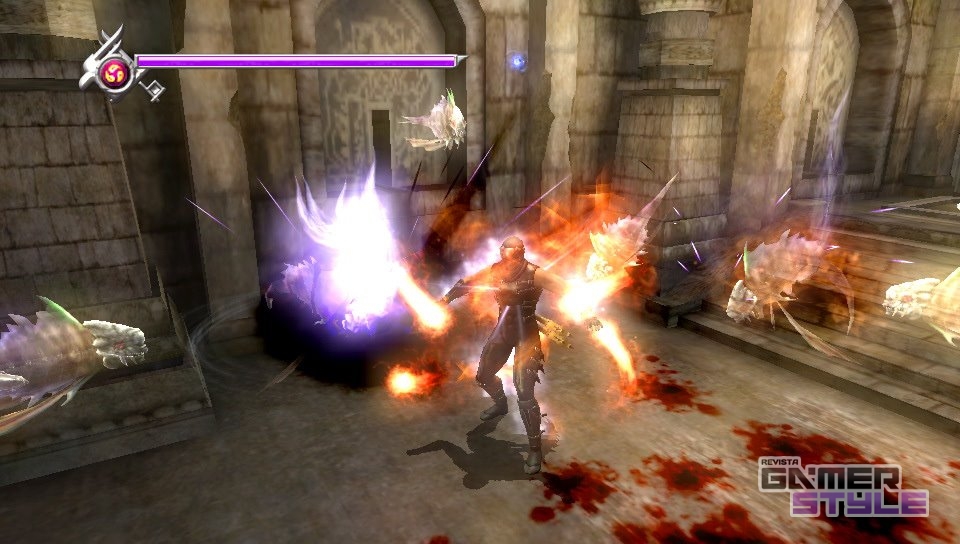Screen dimensions: 960x544
Task: Click the Revista Gamer Style watermark logo
Action: (x=843, y=488)
